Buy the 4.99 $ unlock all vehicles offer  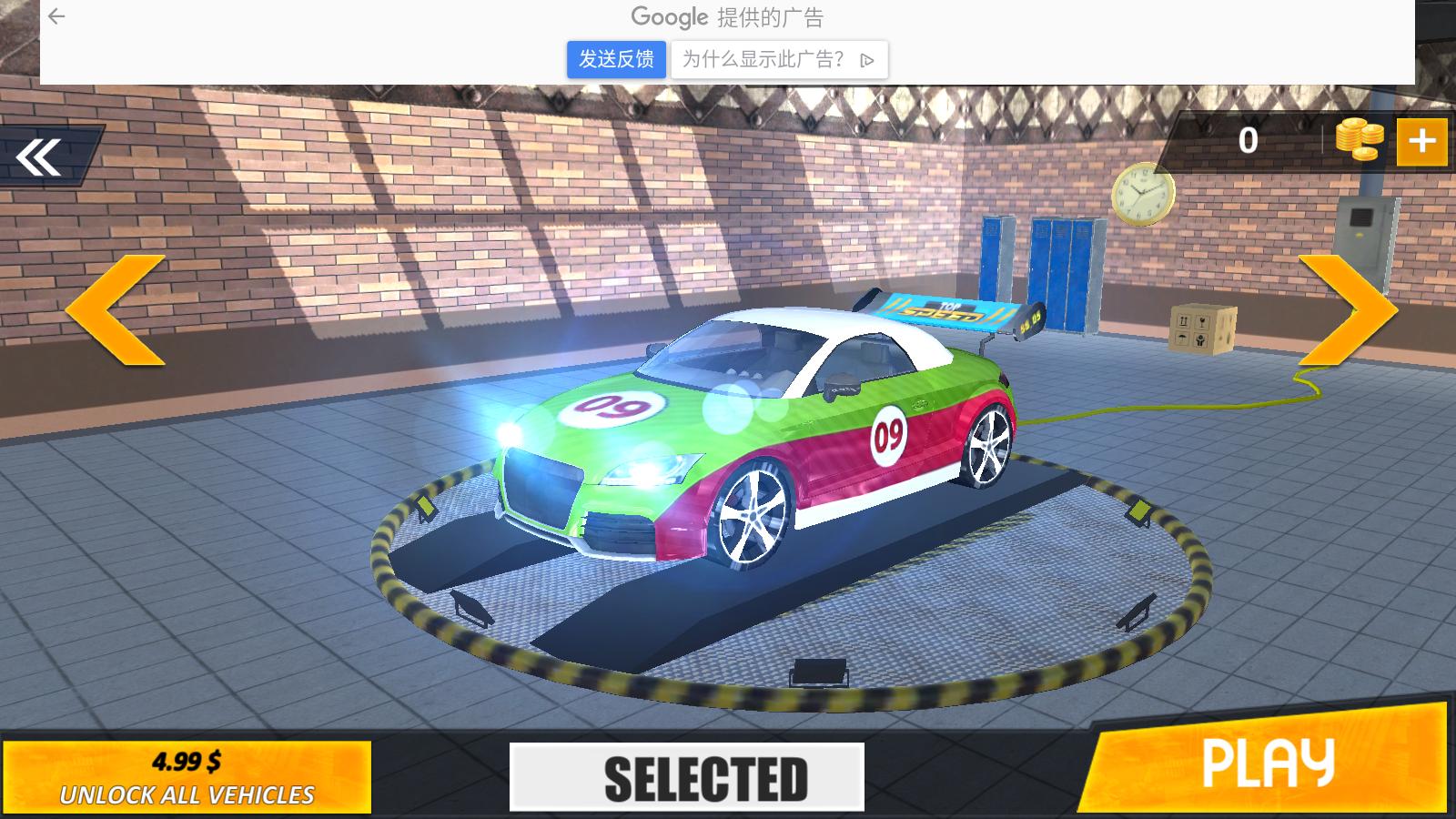[x=187, y=777]
